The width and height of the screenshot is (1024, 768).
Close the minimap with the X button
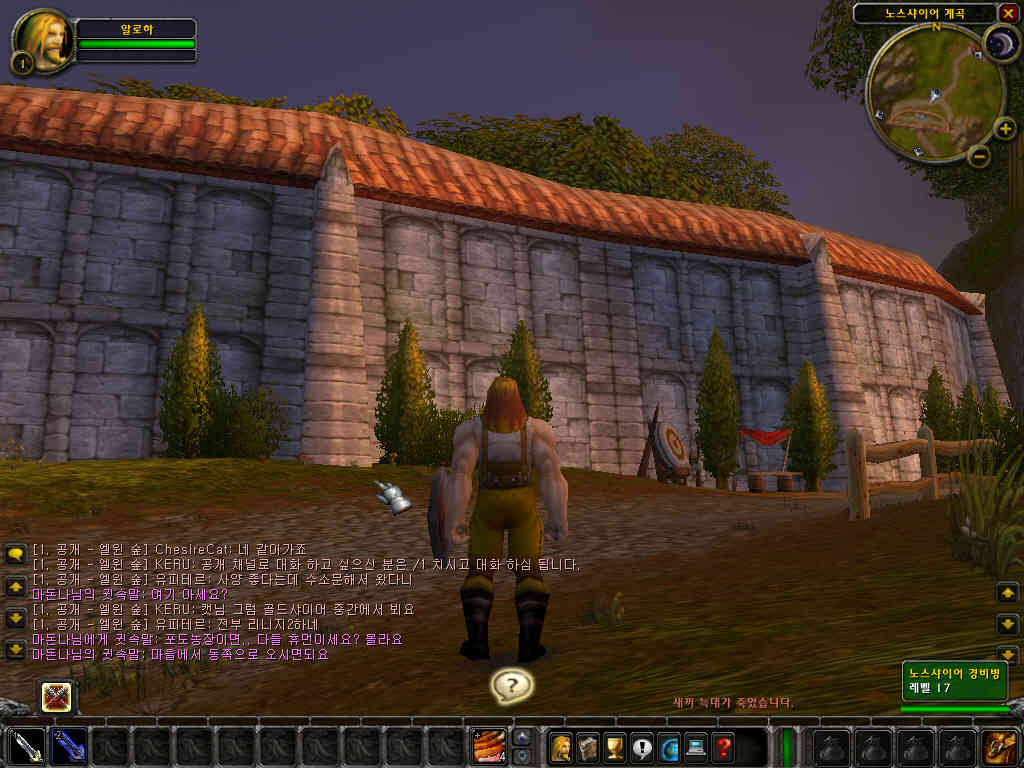click(1009, 13)
